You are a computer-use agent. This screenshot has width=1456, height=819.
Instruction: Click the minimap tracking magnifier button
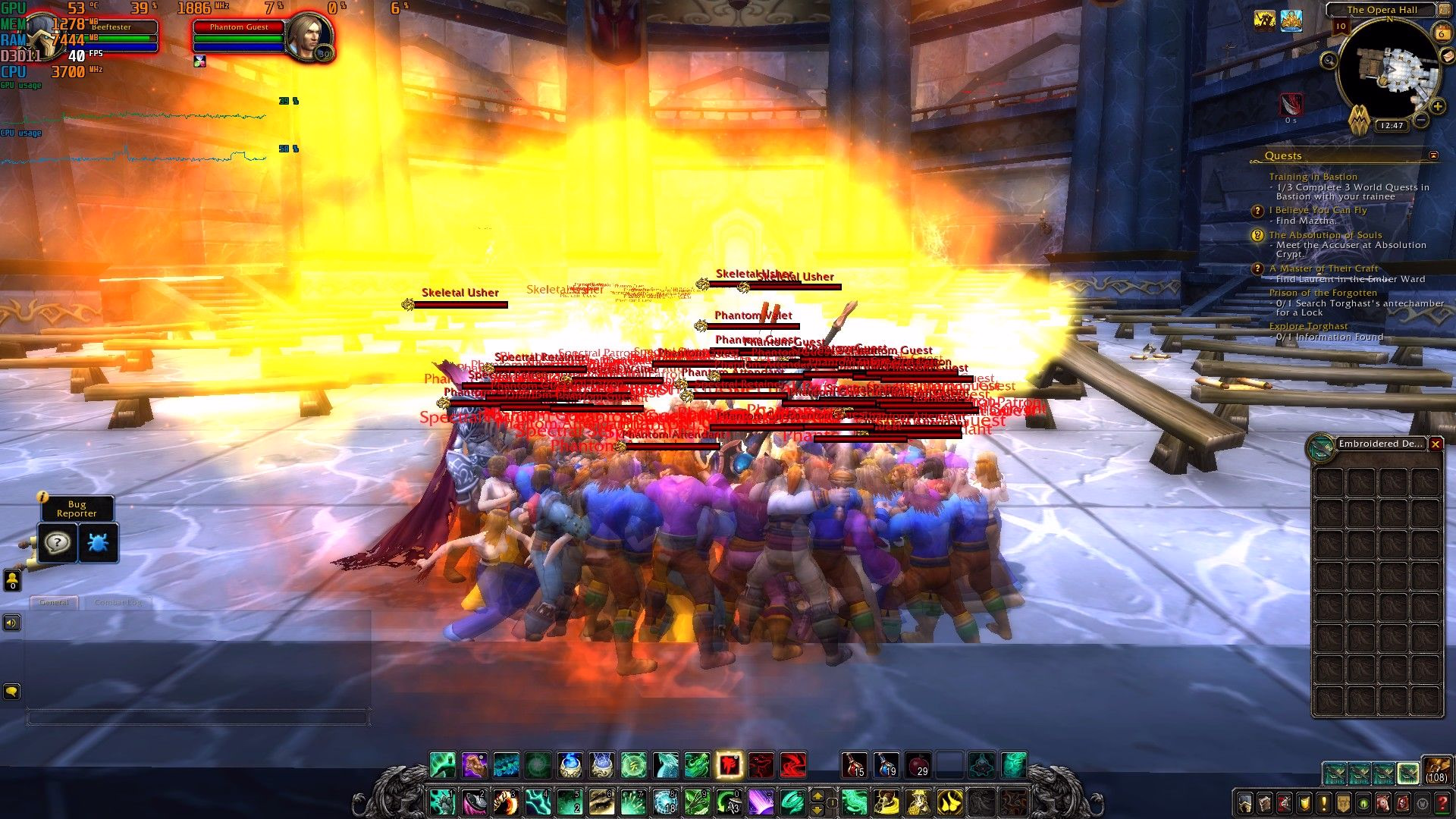pyautogui.click(x=1329, y=60)
